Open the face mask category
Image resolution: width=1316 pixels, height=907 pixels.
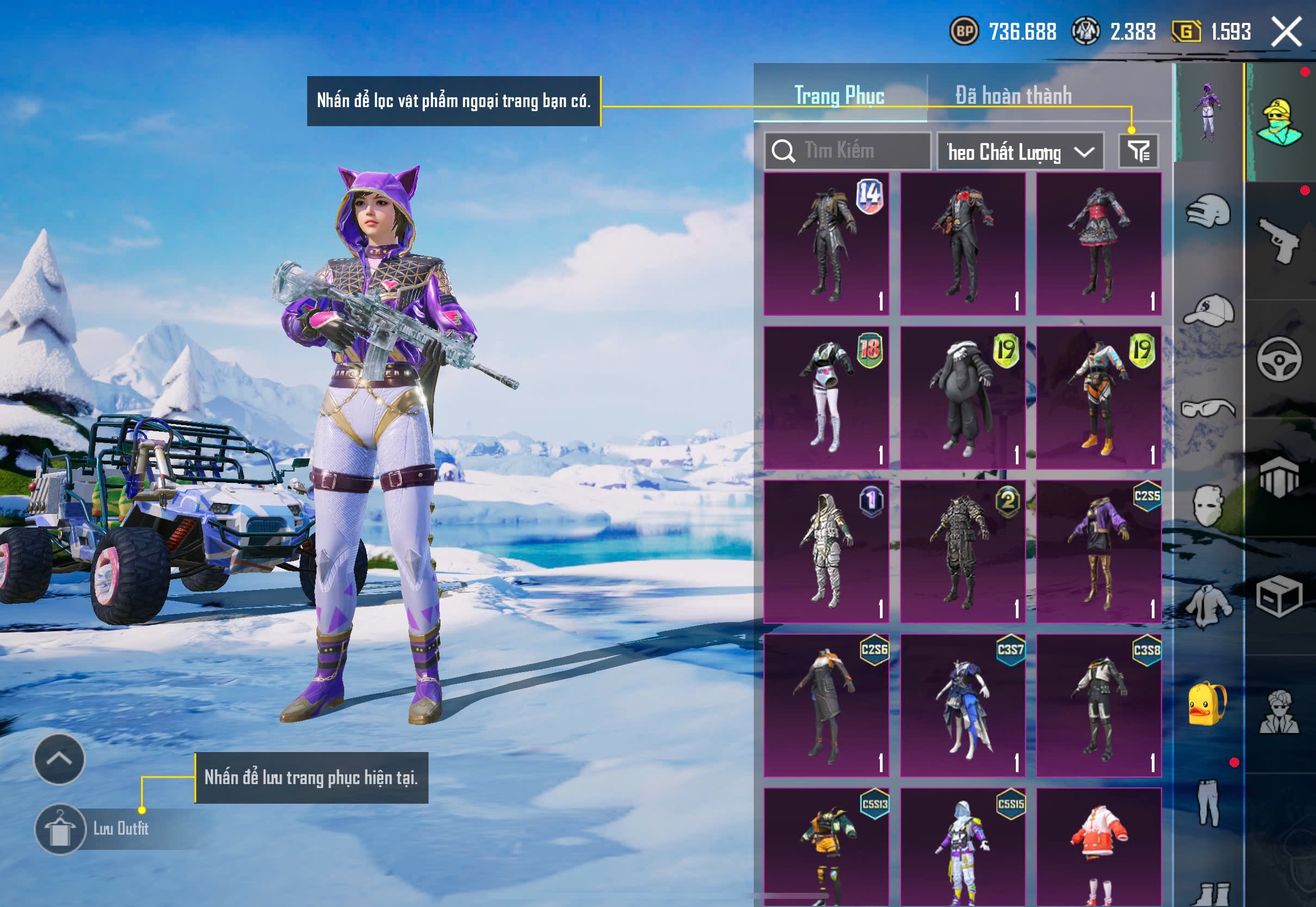pos(1208,506)
